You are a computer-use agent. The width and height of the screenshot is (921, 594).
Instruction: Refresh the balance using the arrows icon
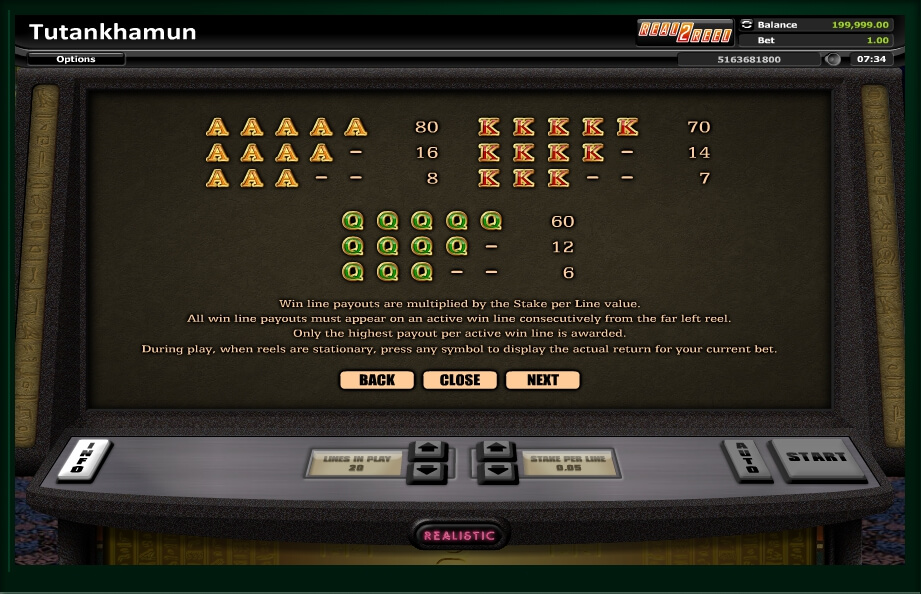(747, 24)
